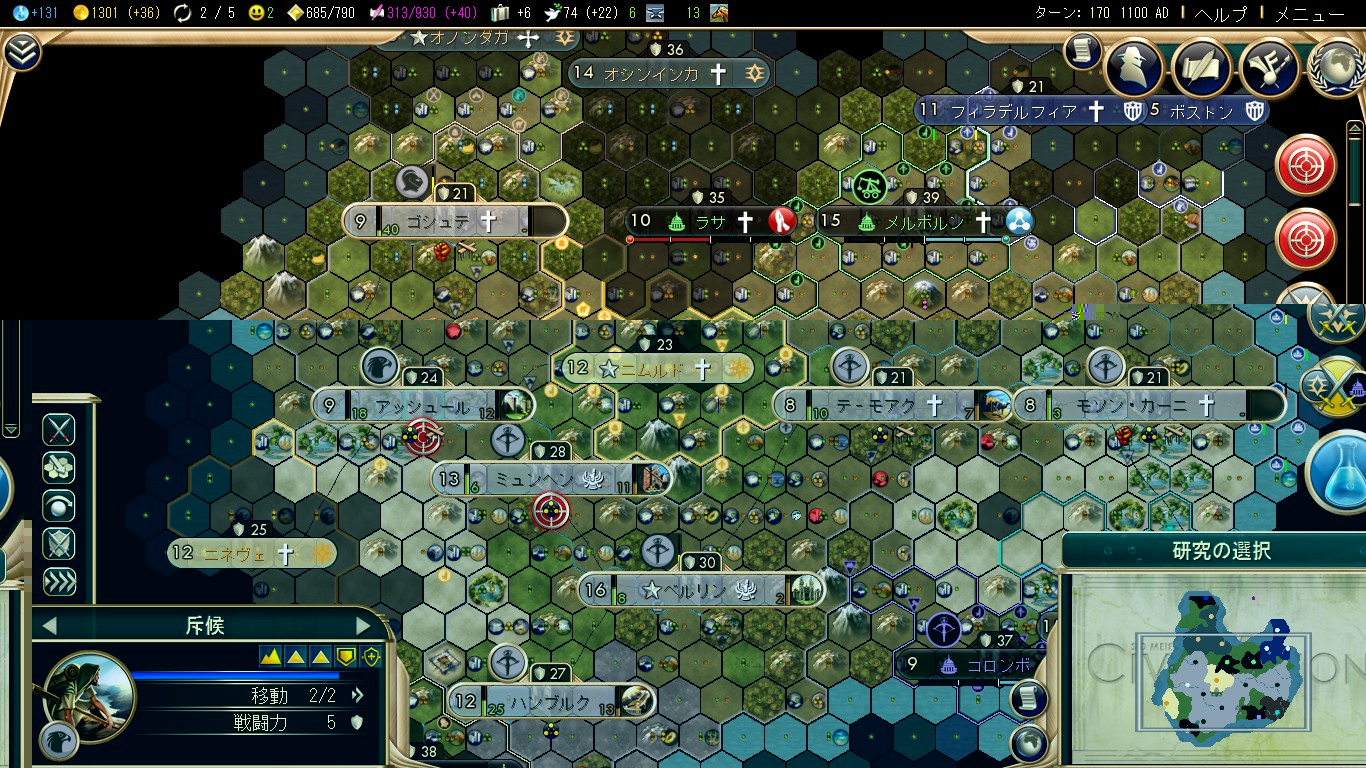Open the notification log scroll icon top right
The height and width of the screenshot is (768, 1366).
(1081, 52)
